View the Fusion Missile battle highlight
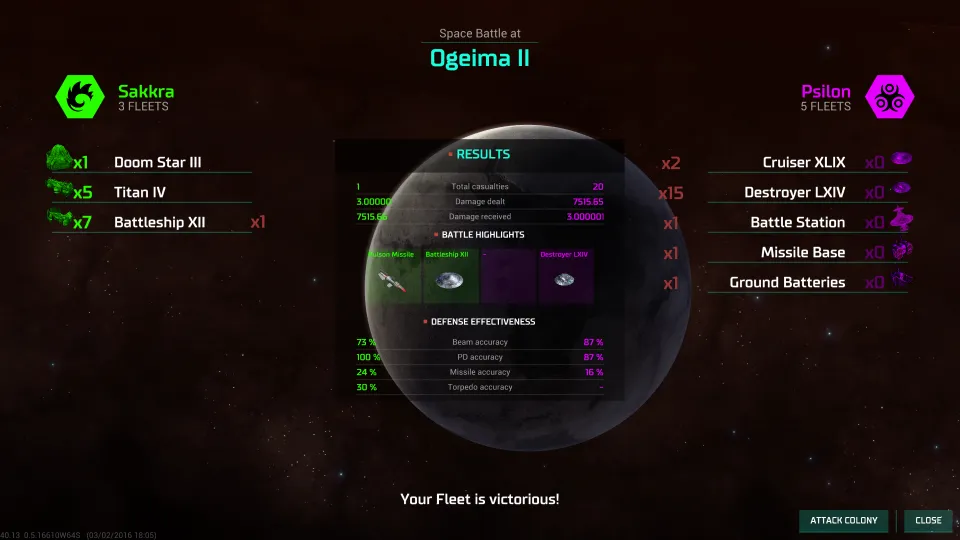This screenshot has width=960, height=540. pos(392,275)
